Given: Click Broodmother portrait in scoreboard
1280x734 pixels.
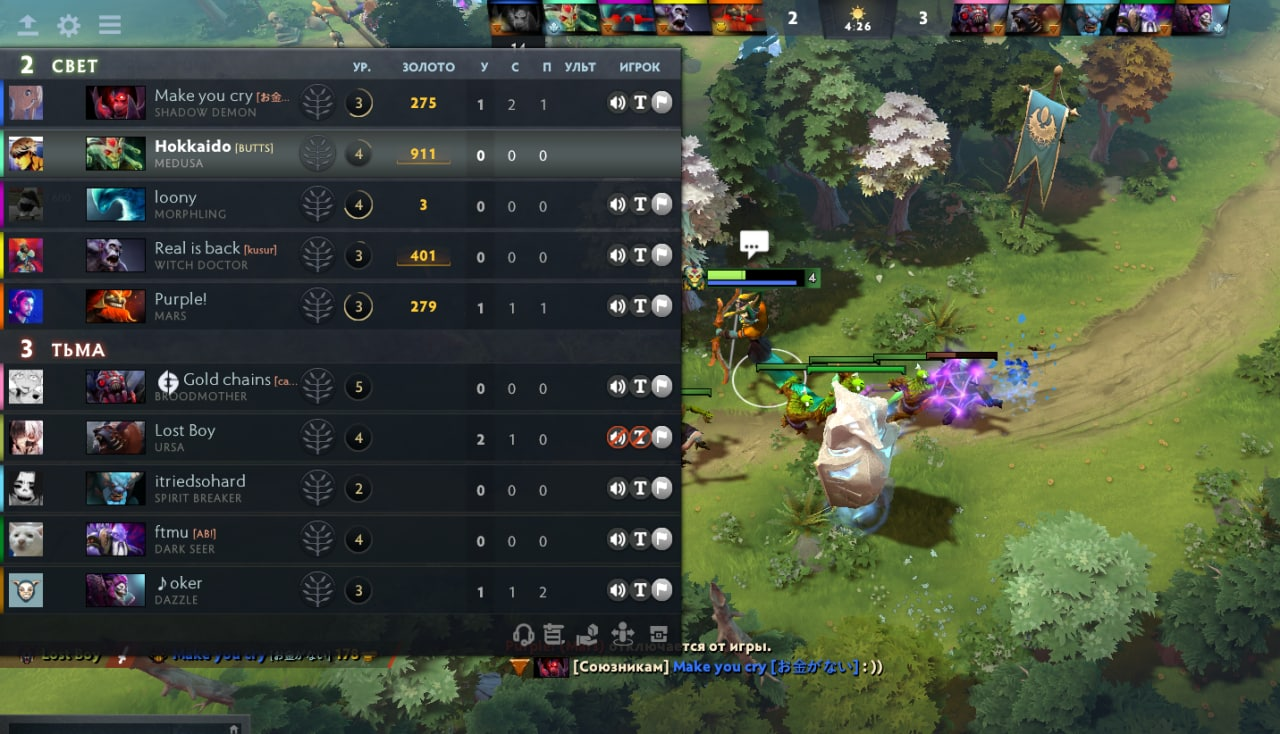Looking at the screenshot, I should [115, 387].
